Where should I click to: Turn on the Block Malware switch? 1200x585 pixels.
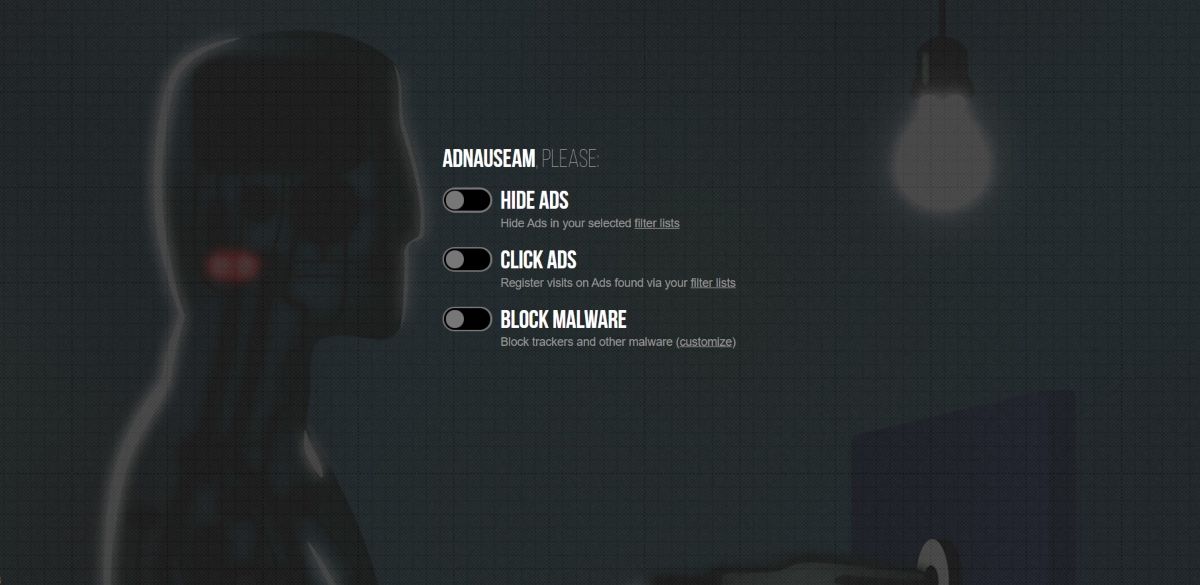(x=467, y=319)
